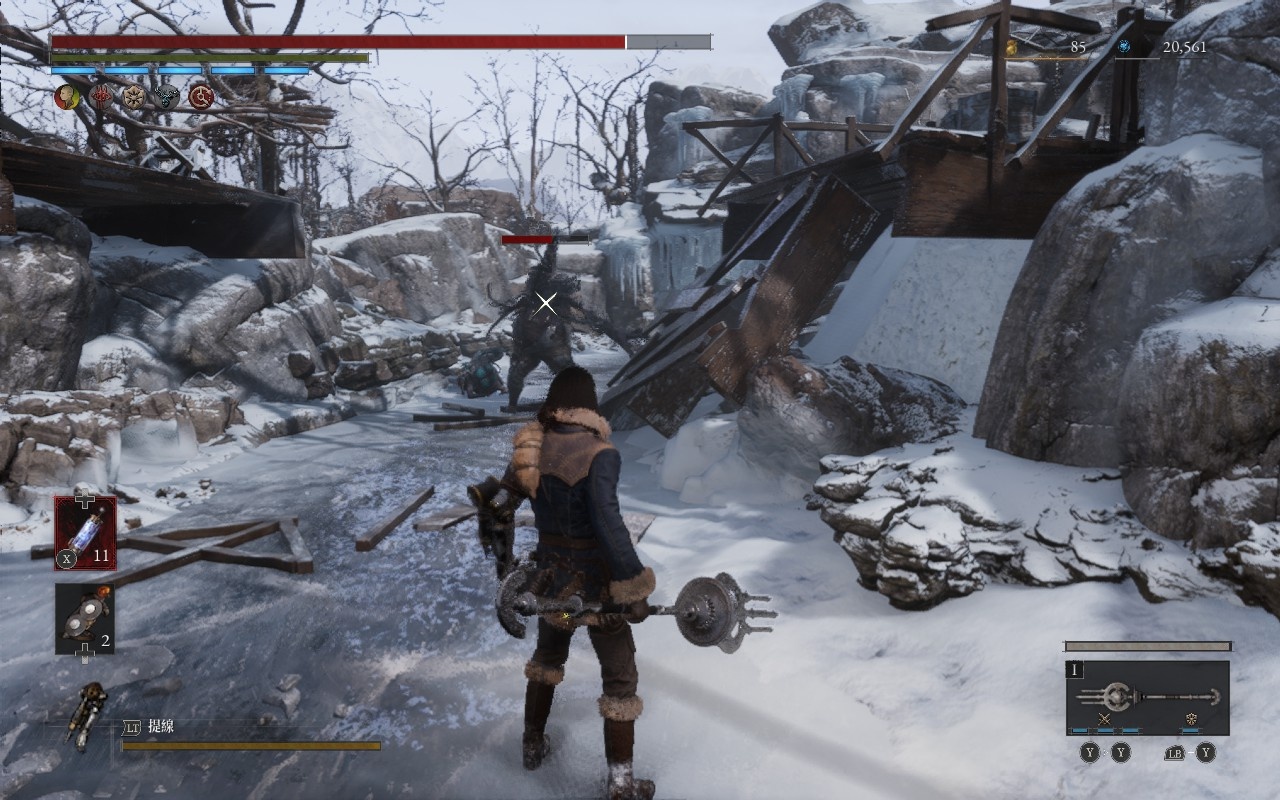Click the handle fable art gear icon

[1190, 719]
